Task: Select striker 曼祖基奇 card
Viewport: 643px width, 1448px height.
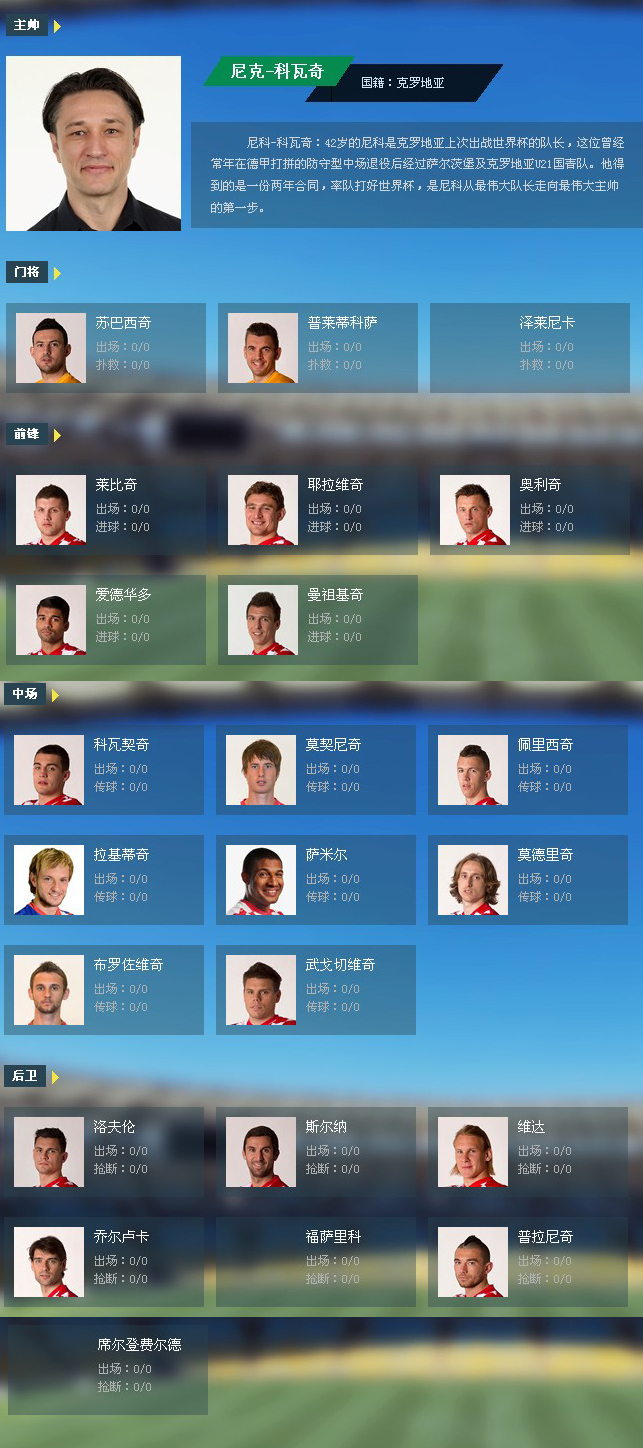Action: [318, 620]
